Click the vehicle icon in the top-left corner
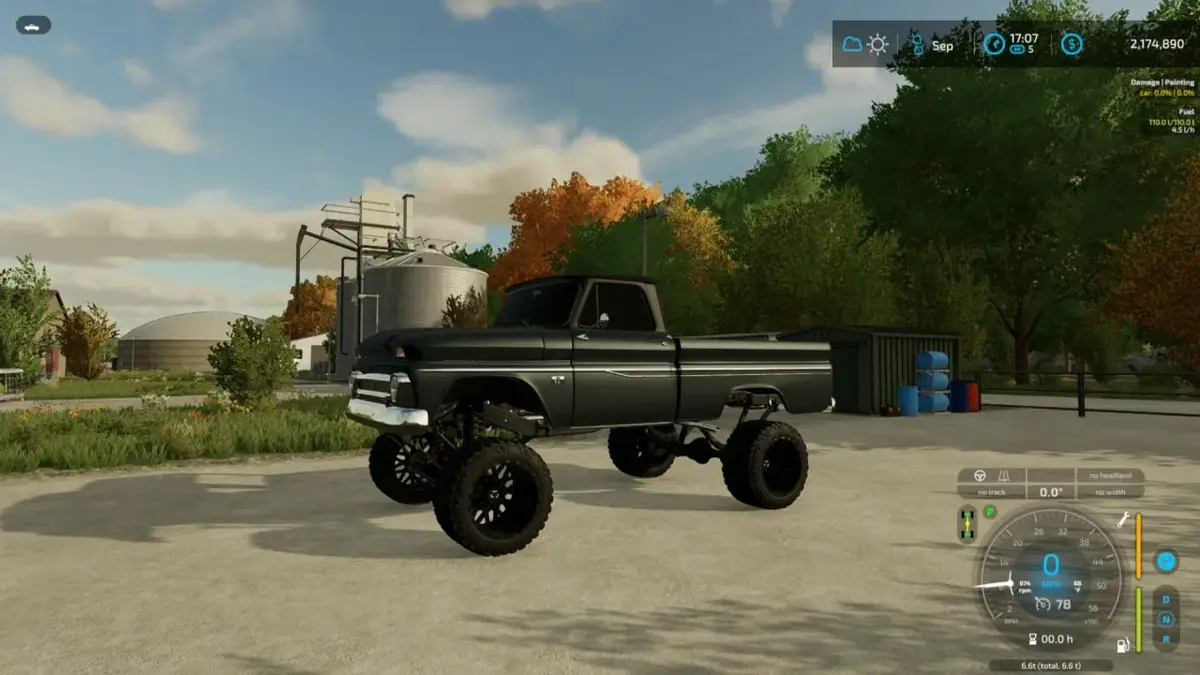The width and height of the screenshot is (1200, 675). tap(33, 25)
